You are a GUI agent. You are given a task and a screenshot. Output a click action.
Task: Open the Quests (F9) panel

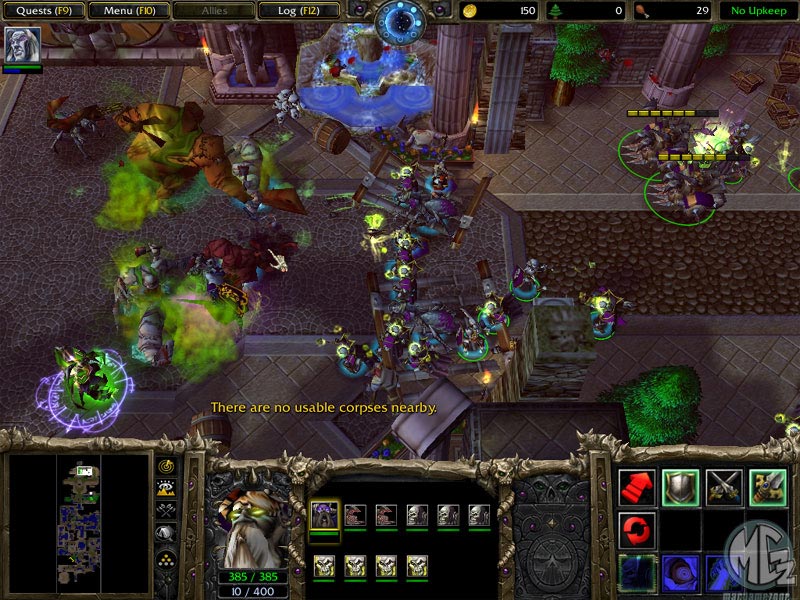click(43, 11)
